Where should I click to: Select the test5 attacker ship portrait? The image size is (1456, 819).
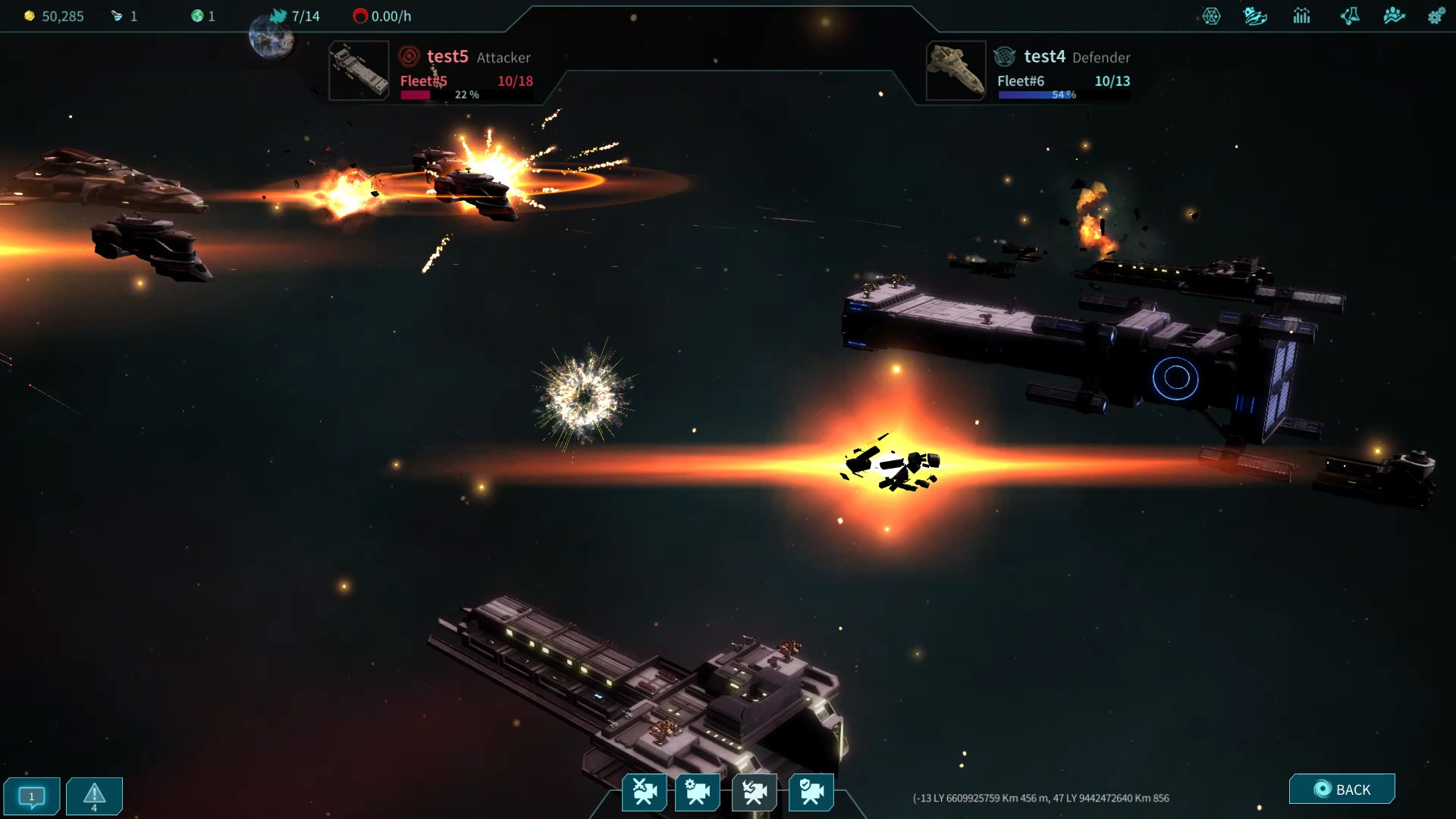(359, 71)
